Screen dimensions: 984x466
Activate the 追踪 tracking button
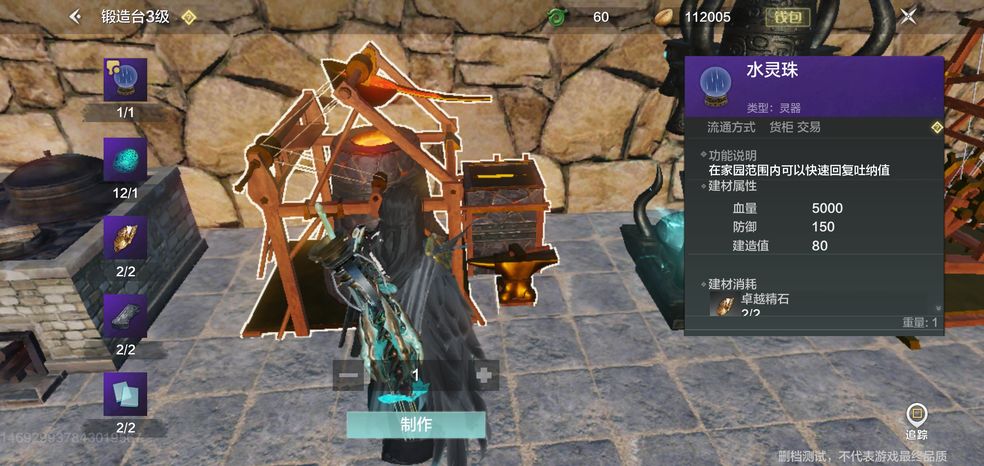click(x=916, y=420)
